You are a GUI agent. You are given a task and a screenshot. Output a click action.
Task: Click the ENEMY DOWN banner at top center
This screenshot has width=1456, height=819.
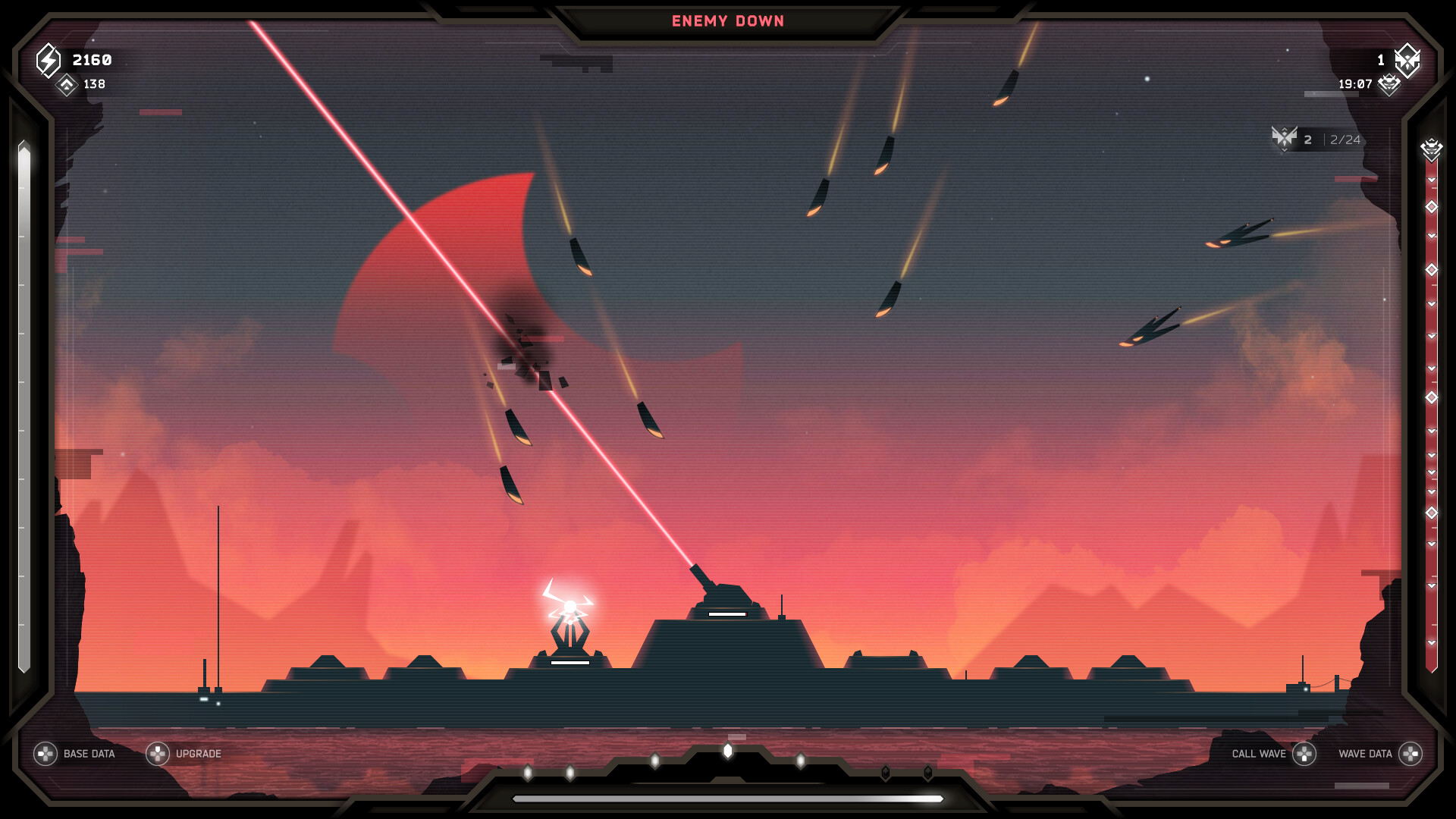(x=726, y=21)
